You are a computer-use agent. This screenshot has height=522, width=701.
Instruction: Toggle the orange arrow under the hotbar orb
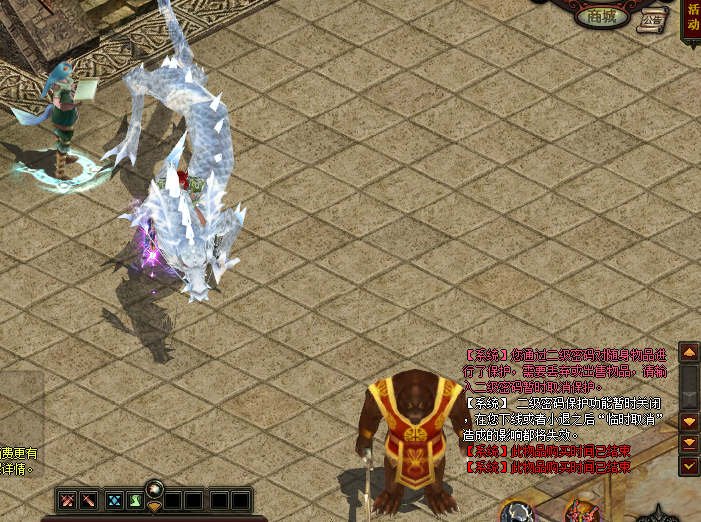[154, 507]
